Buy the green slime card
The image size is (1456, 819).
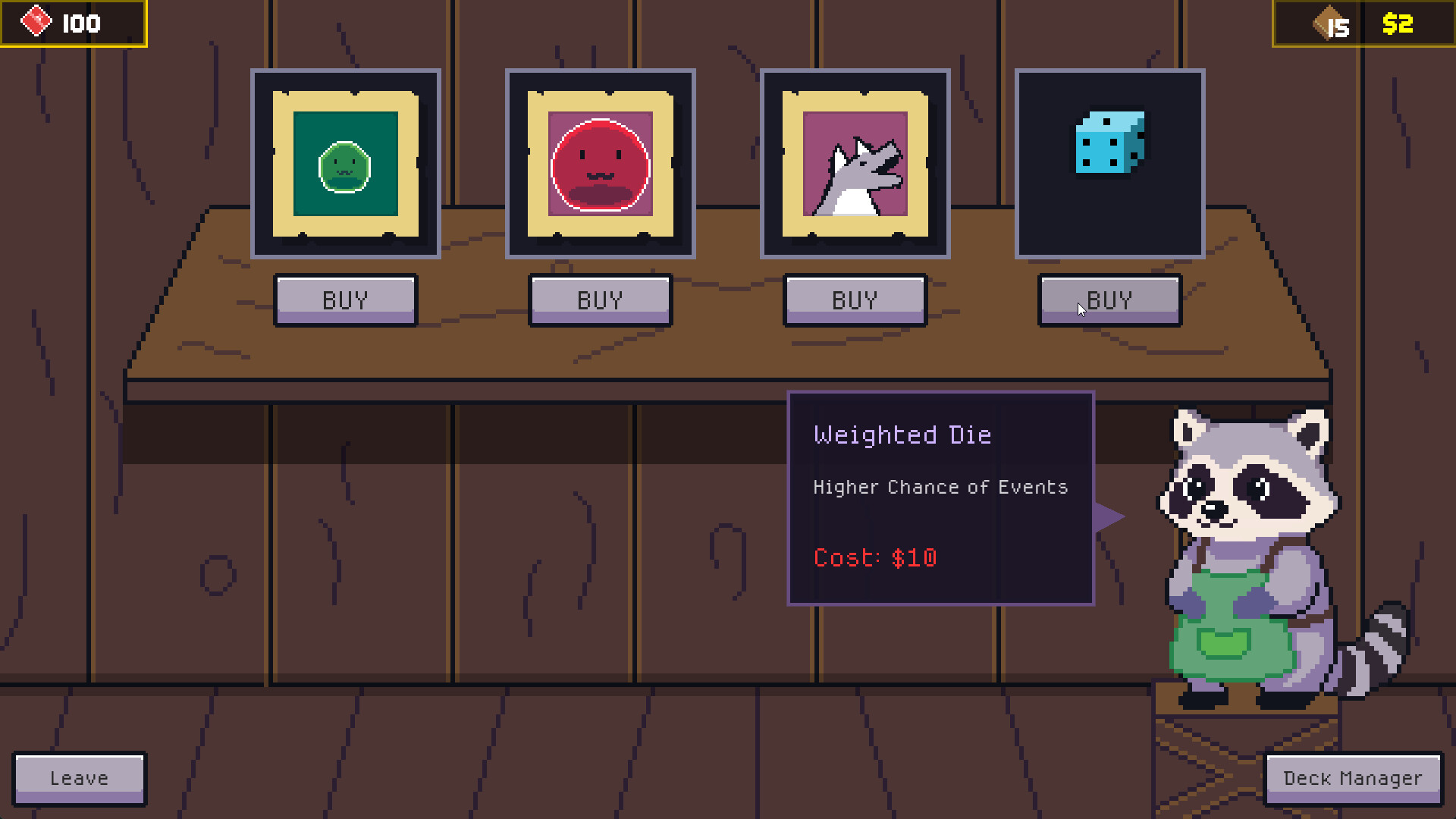pyautogui.click(x=345, y=300)
